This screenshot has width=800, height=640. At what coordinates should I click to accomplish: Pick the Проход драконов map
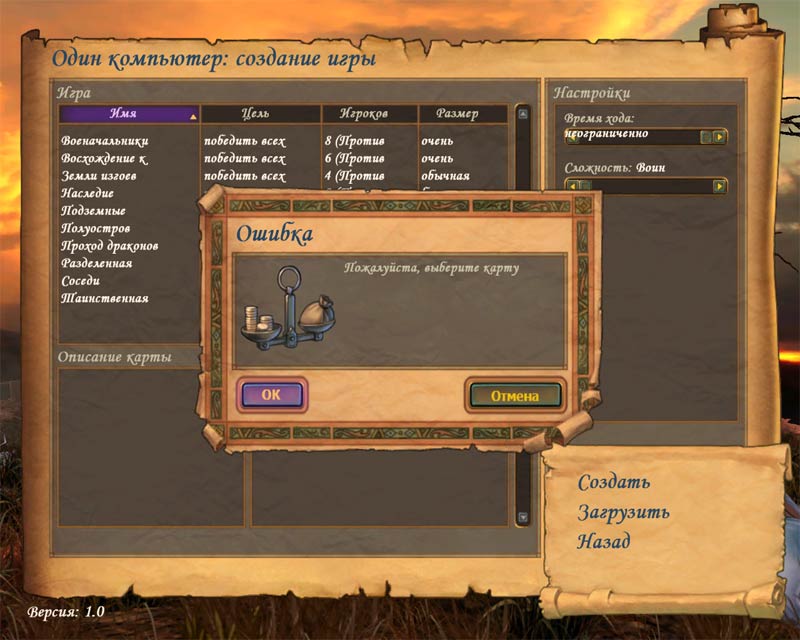[110, 246]
